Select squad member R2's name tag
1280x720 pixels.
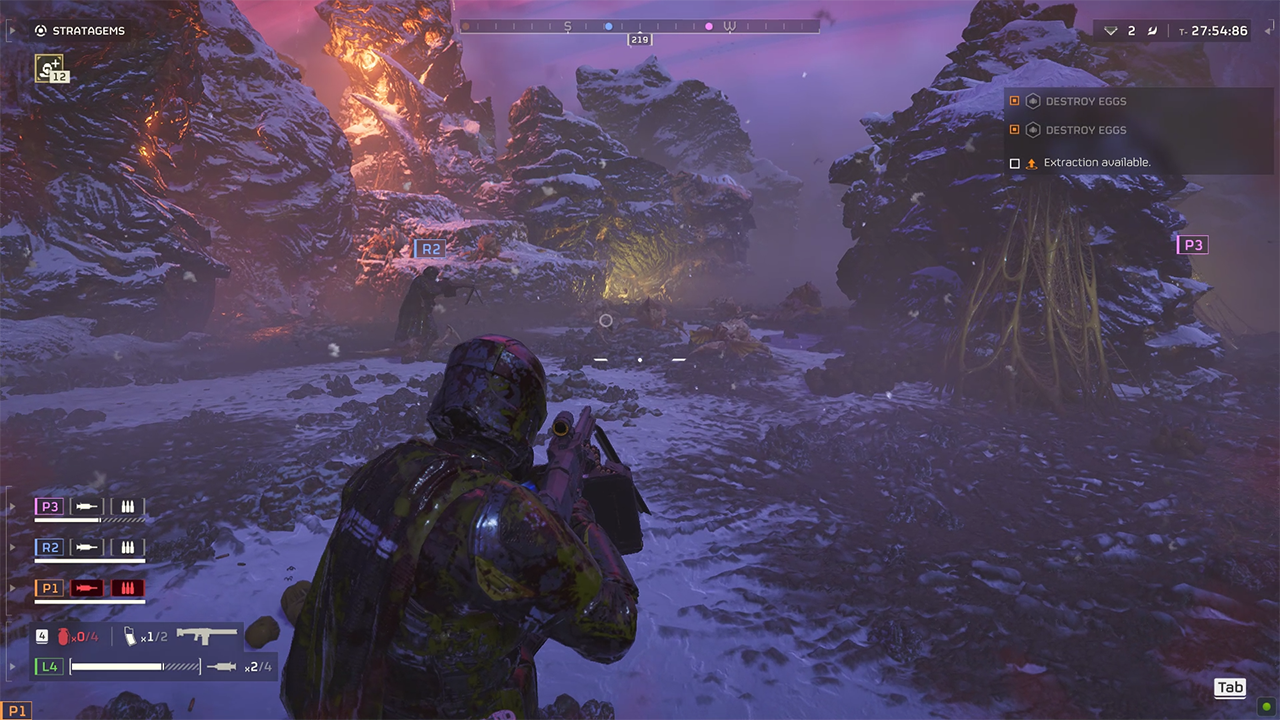click(x=49, y=547)
